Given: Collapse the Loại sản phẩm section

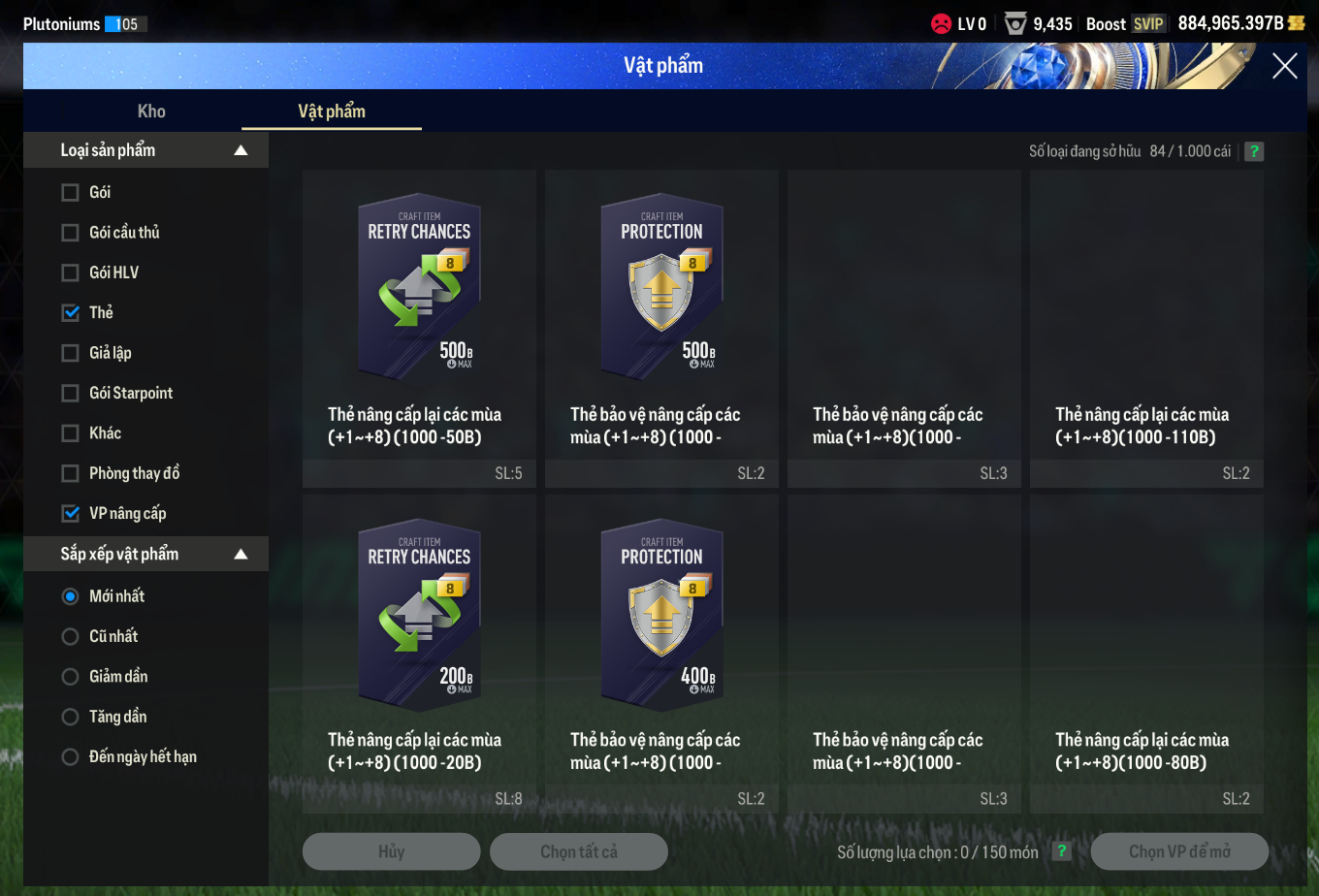Looking at the screenshot, I should coord(241,150).
